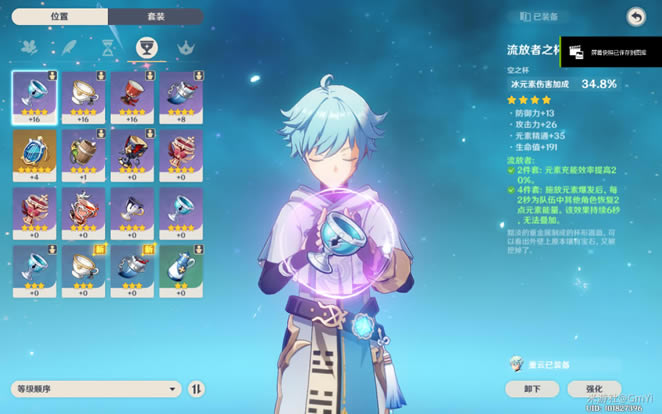Switch to the 套装 (set) tab
The image size is (662, 414).
point(156,17)
